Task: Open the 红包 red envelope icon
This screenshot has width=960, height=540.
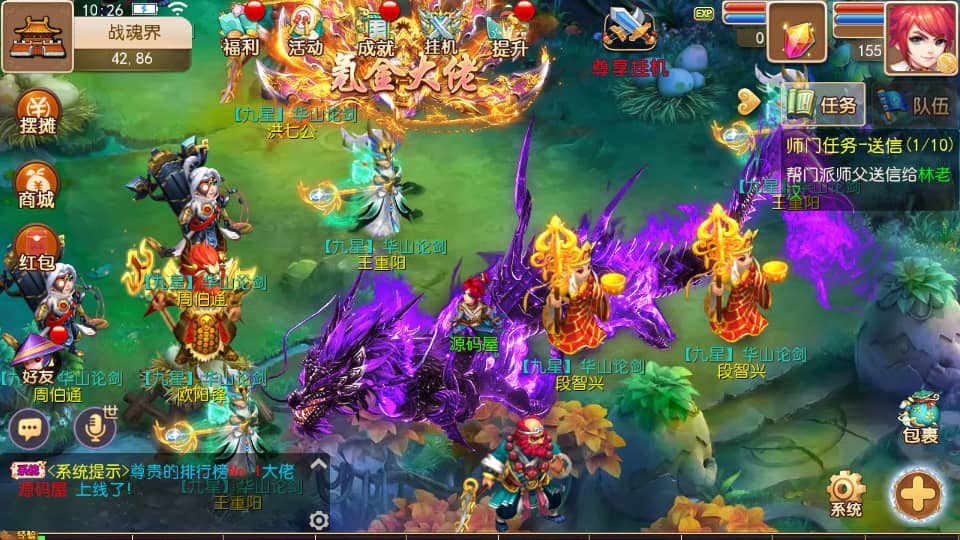Action: click(37, 248)
